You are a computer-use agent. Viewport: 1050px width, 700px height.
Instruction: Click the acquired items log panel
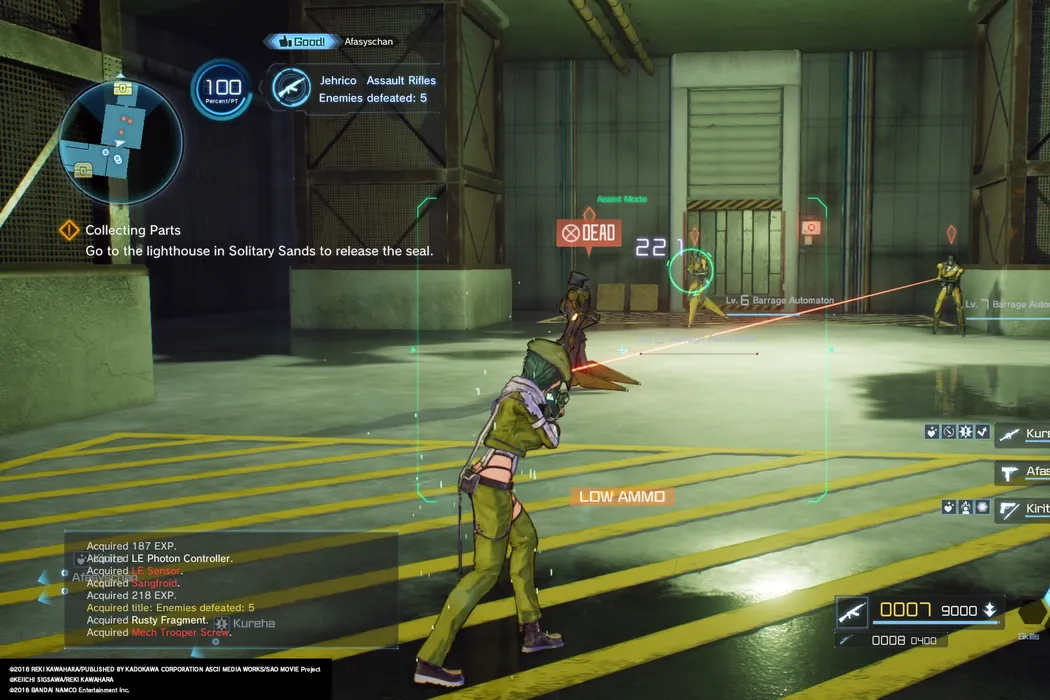coord(232,588)
